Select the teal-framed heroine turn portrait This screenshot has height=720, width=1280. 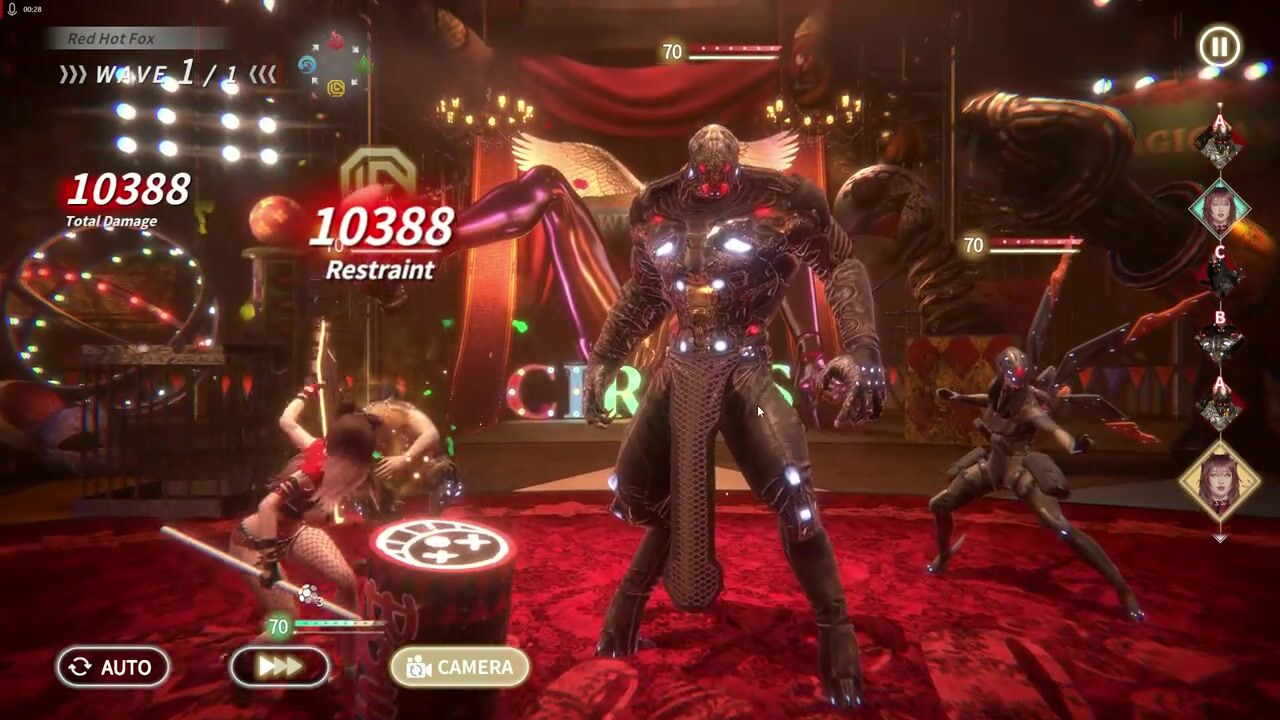(1220, 208)
